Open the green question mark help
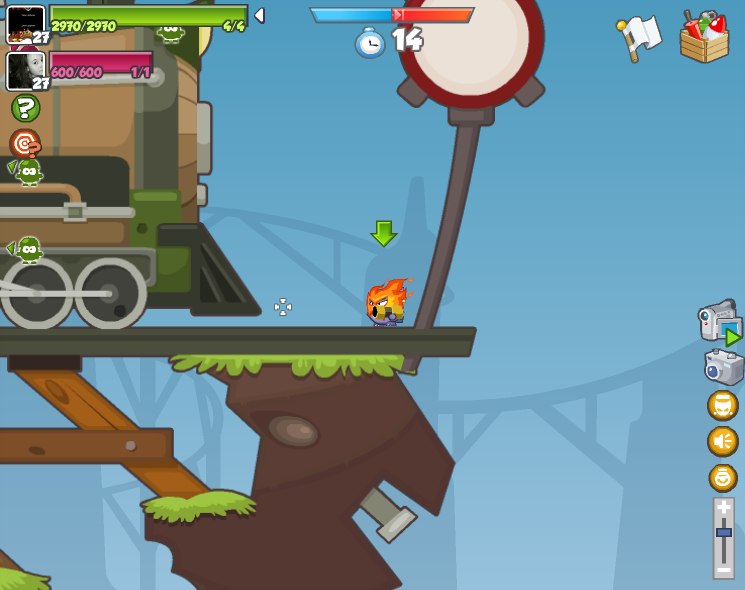The width and height of the screenshot is (745, 590). [25, 108]
